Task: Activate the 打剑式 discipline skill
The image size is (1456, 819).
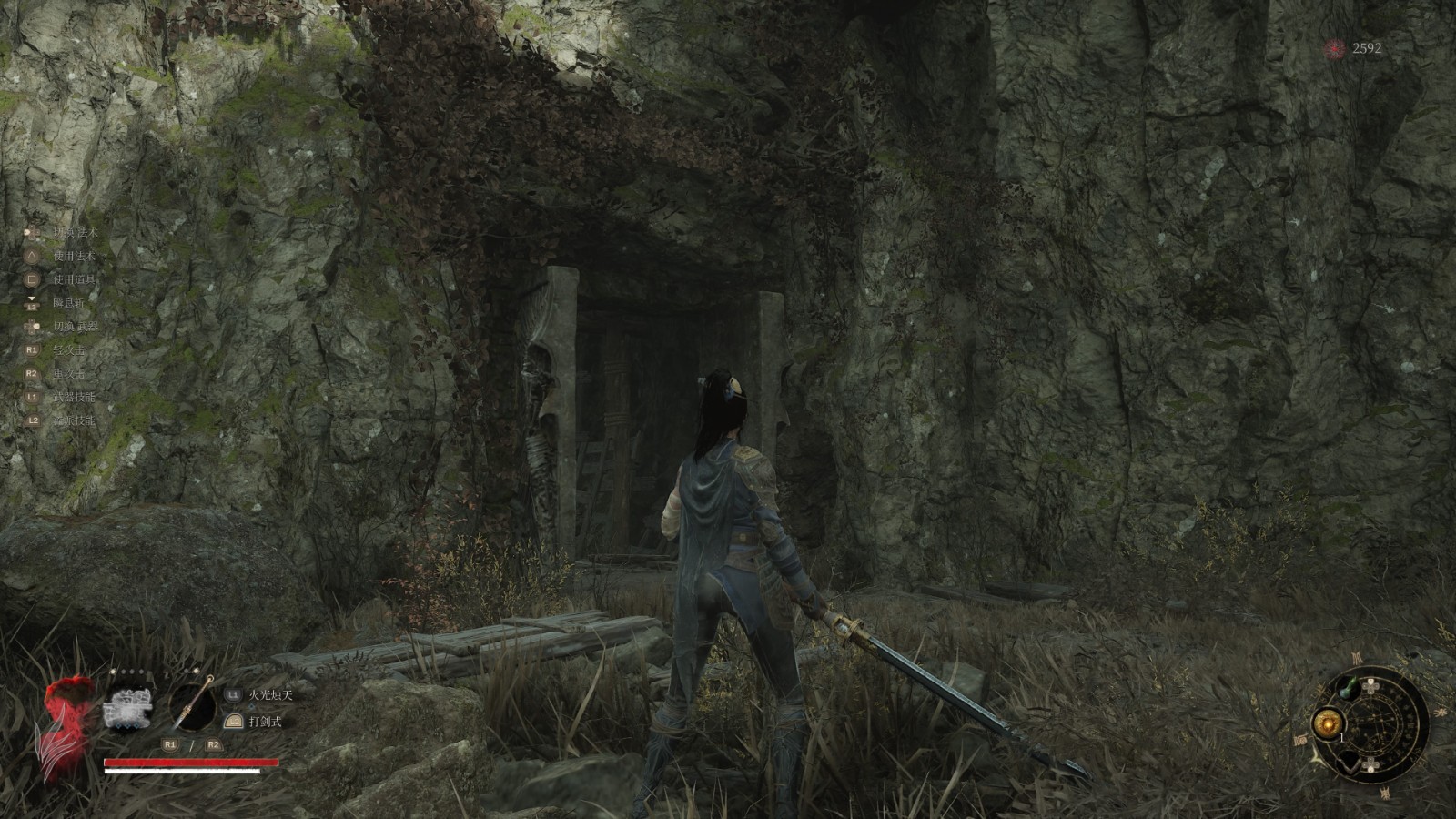Action: (x=265, y=722)
